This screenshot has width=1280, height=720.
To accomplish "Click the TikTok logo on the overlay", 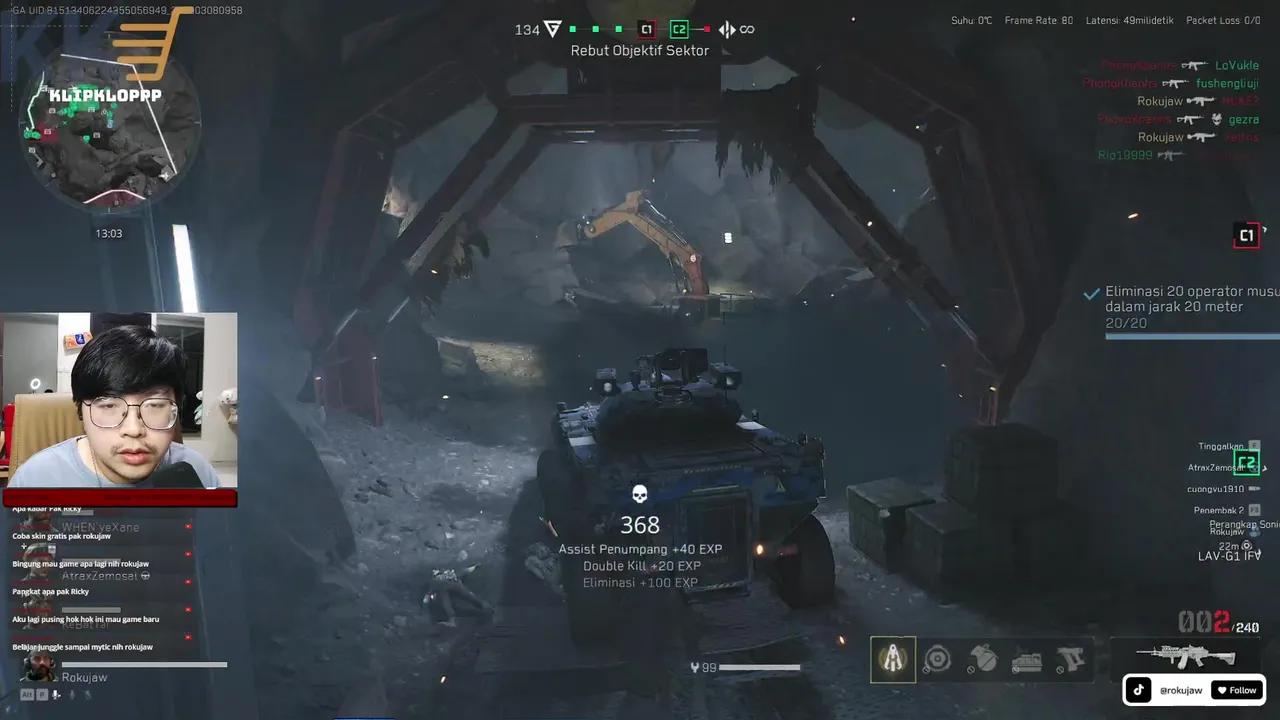I will click(x=1139, y=690).
